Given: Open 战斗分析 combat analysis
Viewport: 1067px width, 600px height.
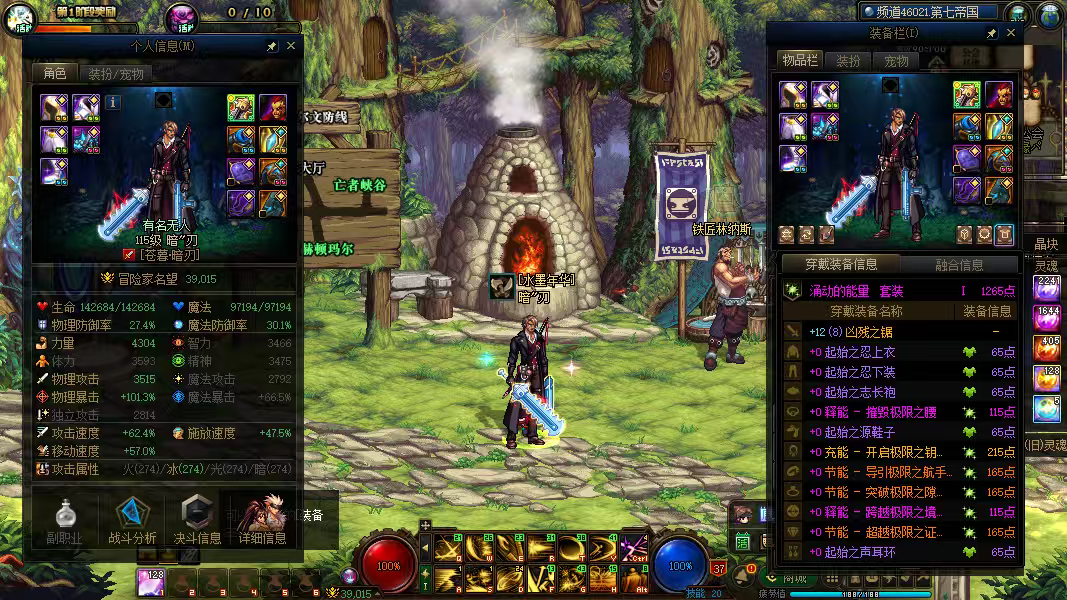Looking at the screenshot, I should click(132, 520).
